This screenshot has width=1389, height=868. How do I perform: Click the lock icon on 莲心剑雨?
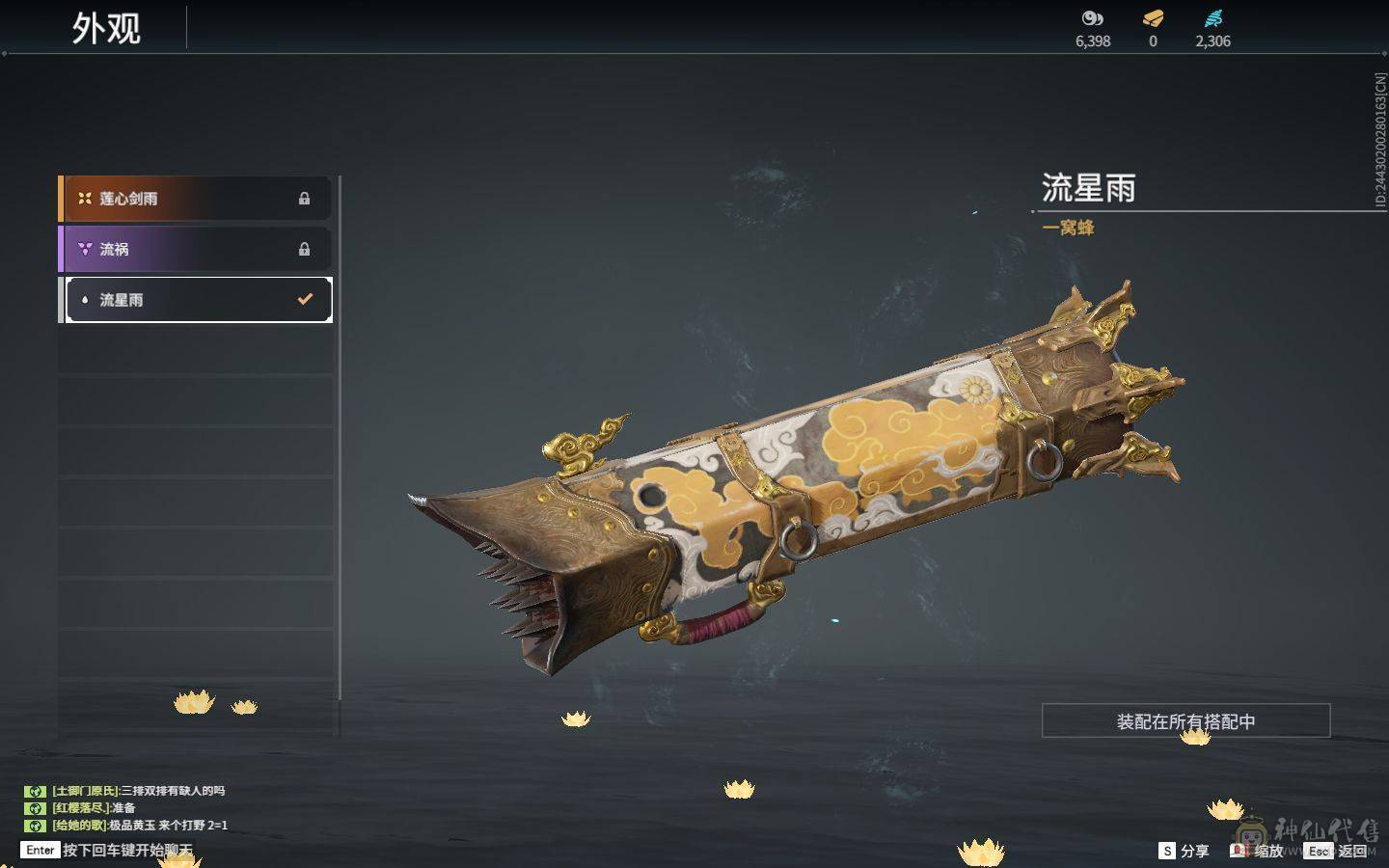click(x=305, y=199)
